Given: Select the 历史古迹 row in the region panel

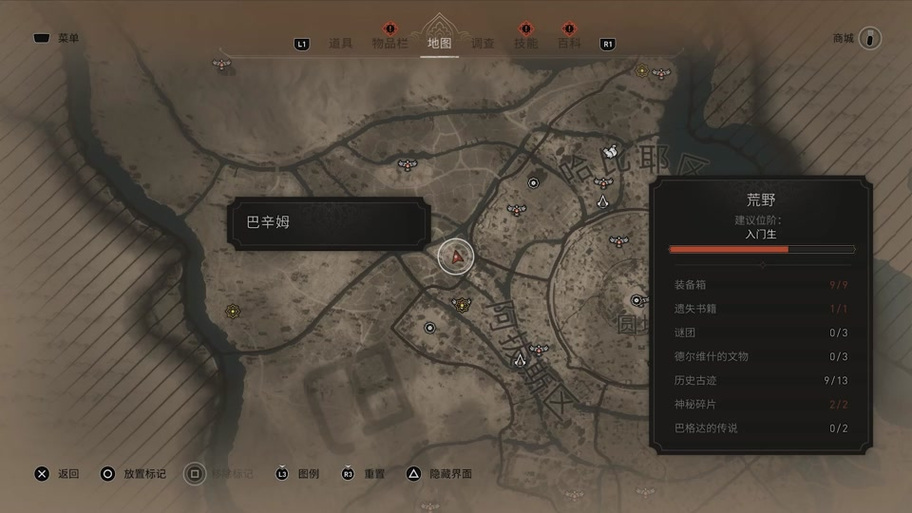Looking at the screenshot, I should 762,380.
